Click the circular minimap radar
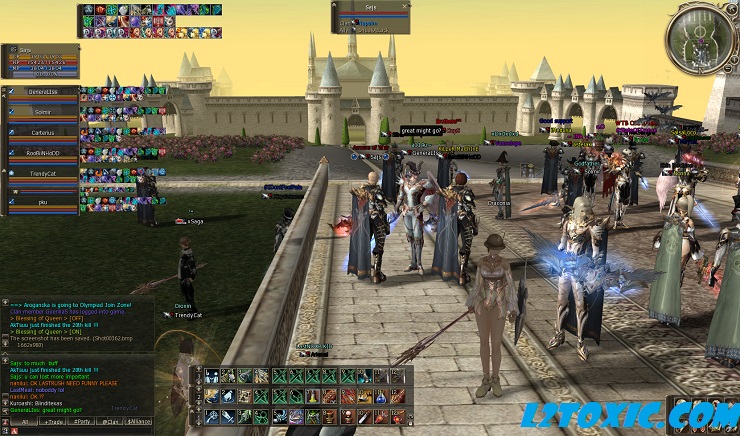The height and width of the screenshot is (436, 740). point(696,38)
